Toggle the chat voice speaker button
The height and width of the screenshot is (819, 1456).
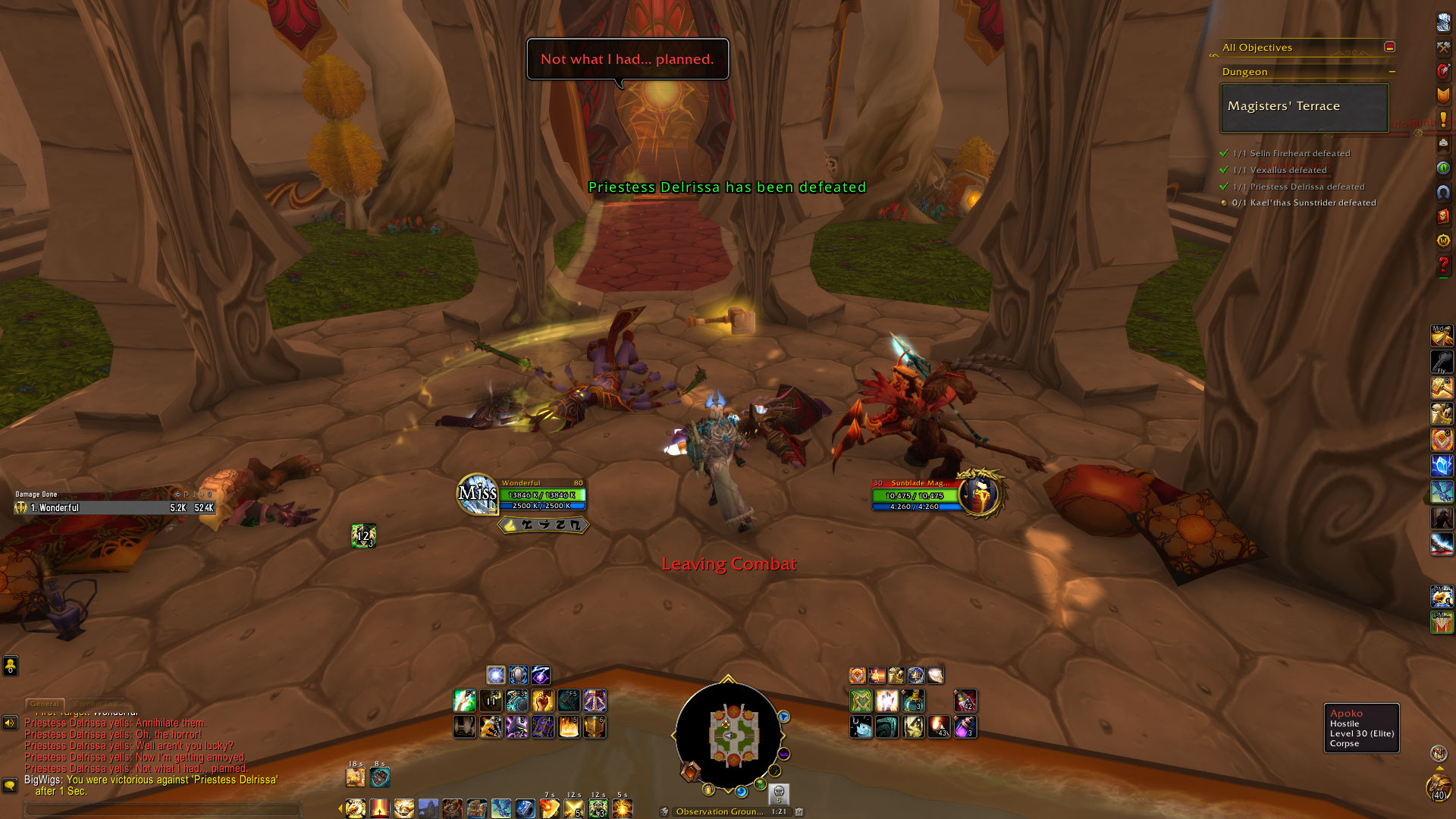(10, 723)
